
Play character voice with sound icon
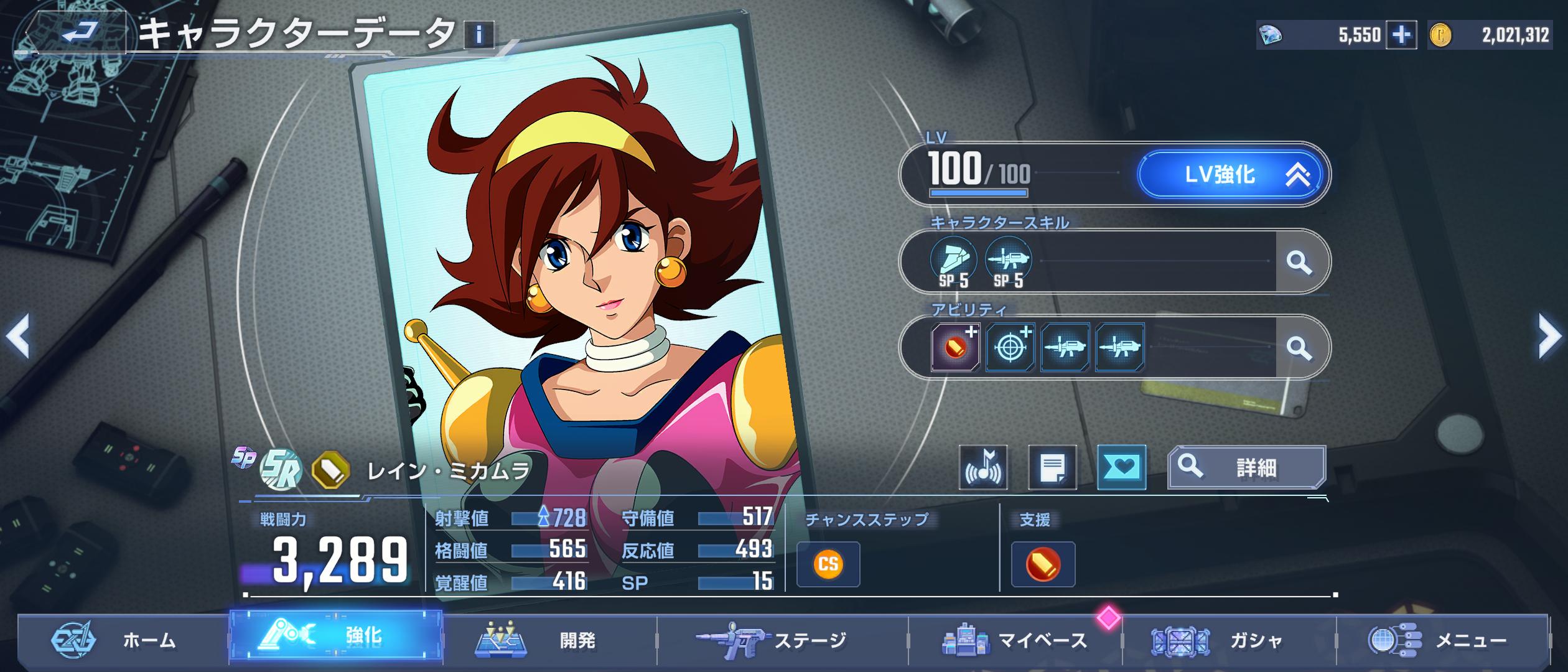coord(983,467)
